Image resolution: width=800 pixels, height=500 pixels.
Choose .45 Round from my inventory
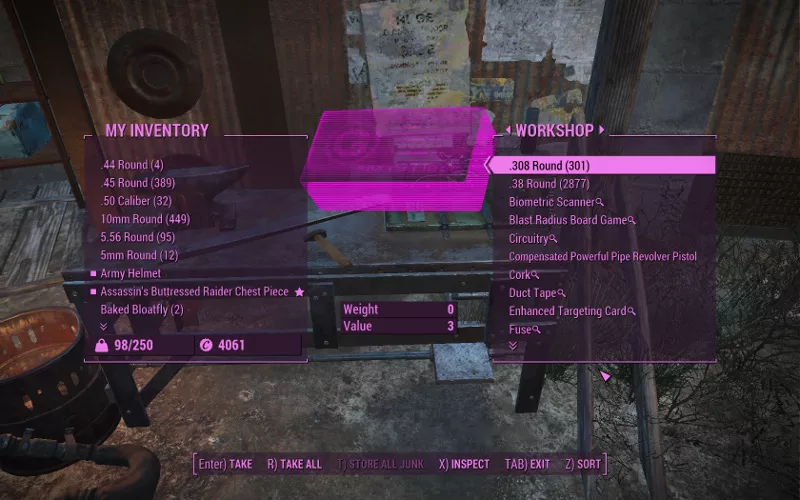click(x=138, y=183)
